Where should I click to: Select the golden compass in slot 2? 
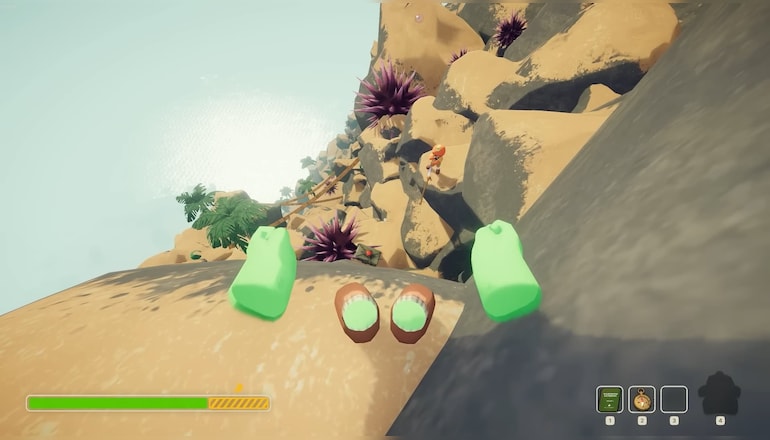point(641,399)
